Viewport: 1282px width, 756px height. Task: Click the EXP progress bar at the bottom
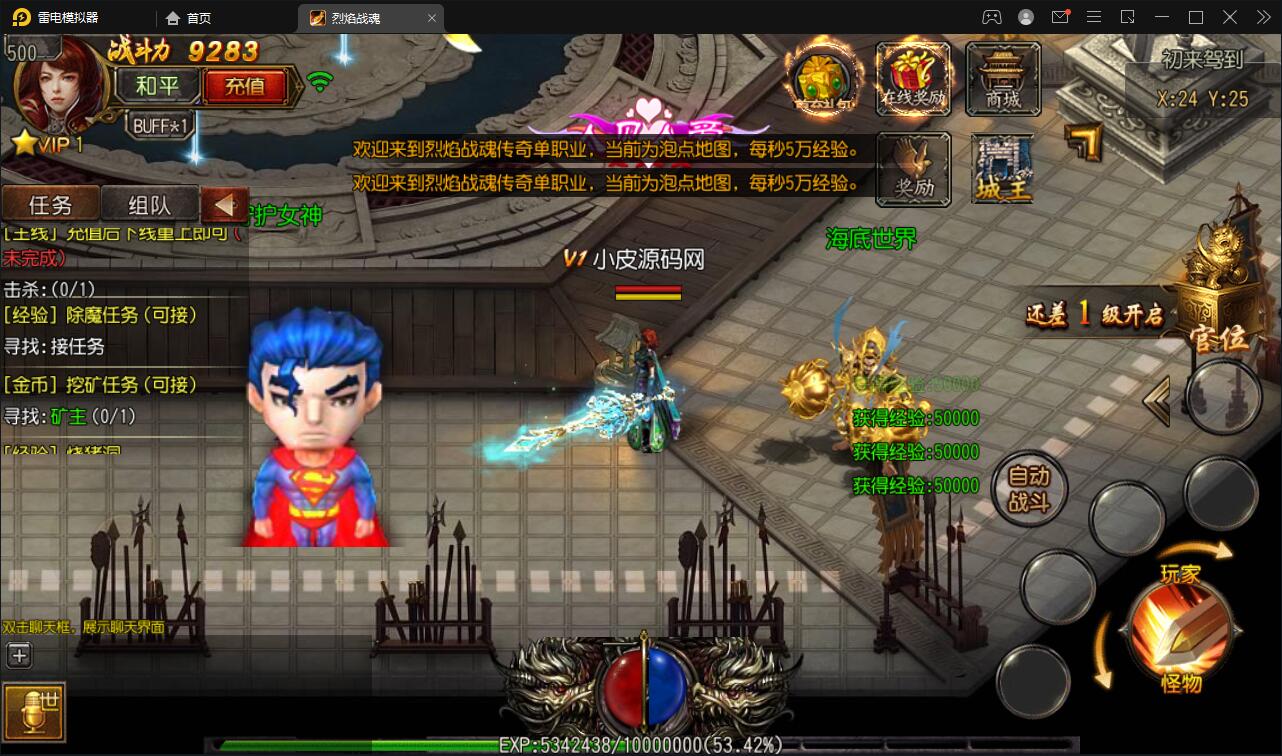click(640, 742)
